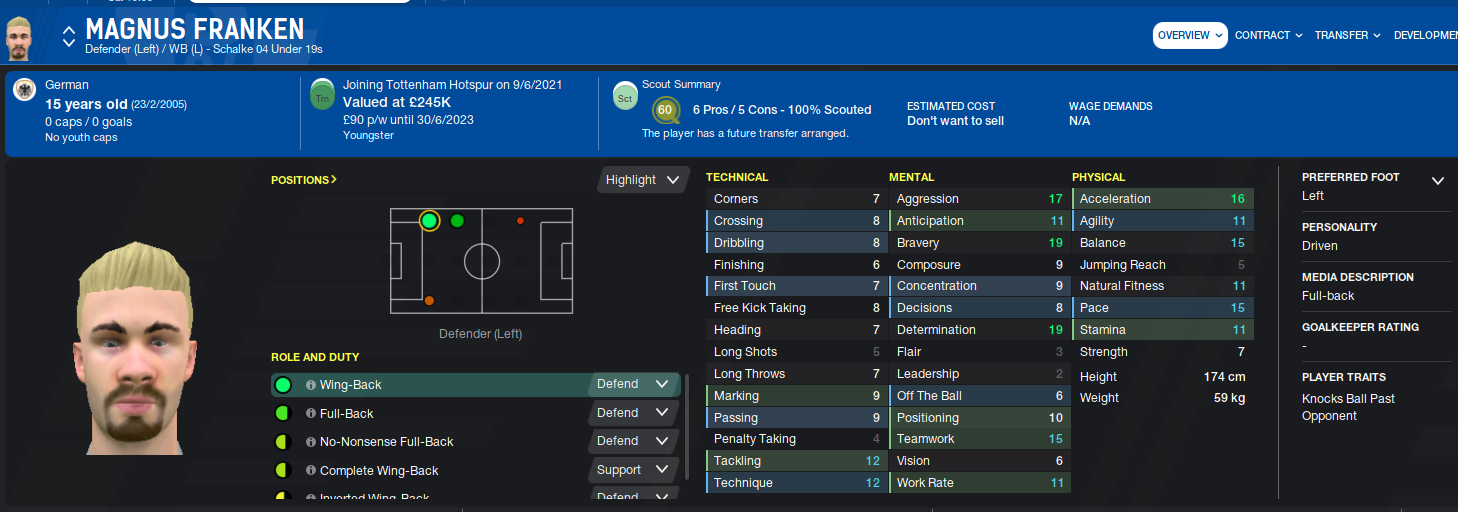Change the Wing-Back duty dropdown
Screen dimensions: 1458x512
pyautogui.click(x=633, y=384)
